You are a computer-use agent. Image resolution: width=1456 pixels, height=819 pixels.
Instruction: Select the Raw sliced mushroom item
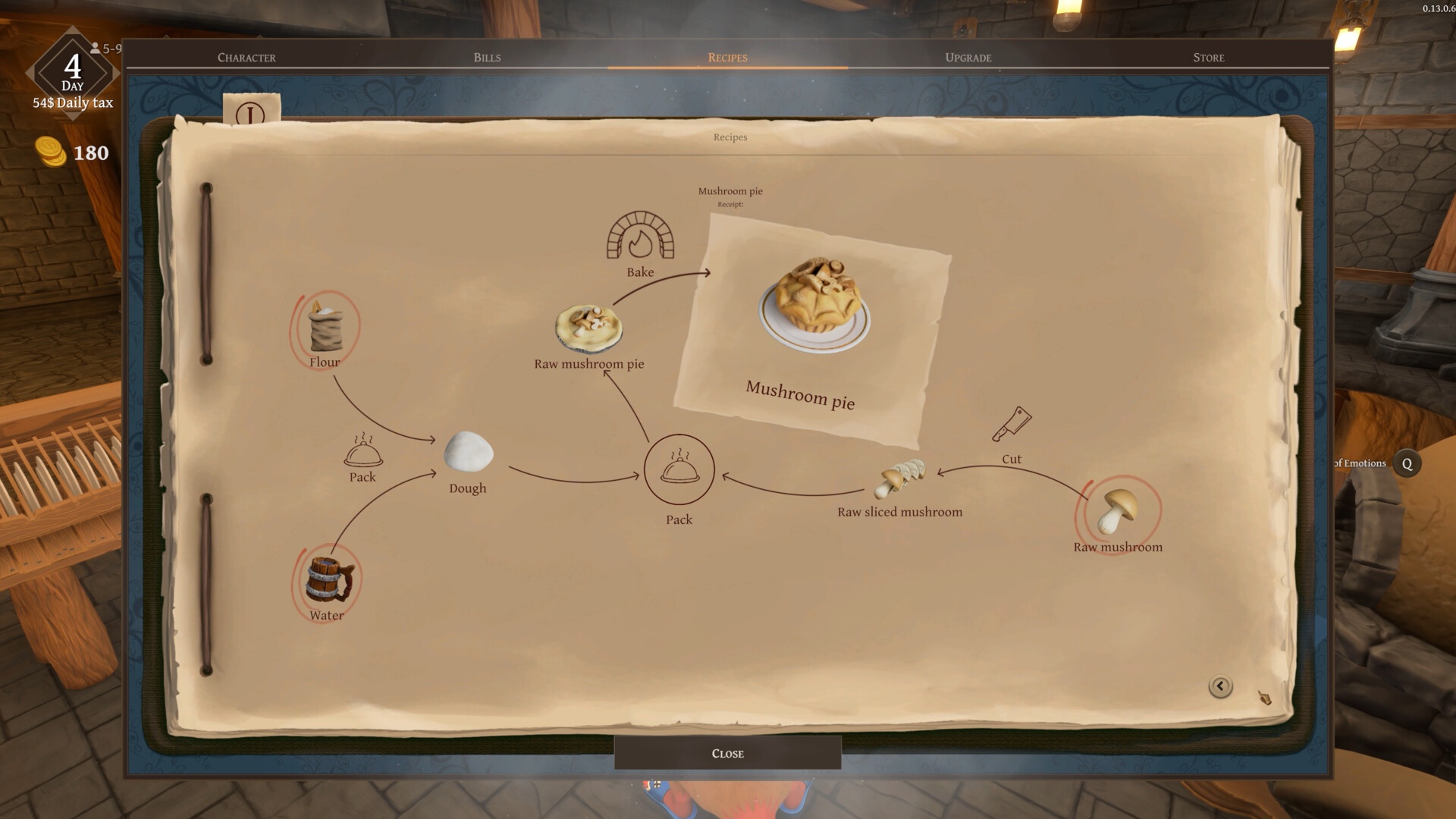coord(901,479)
